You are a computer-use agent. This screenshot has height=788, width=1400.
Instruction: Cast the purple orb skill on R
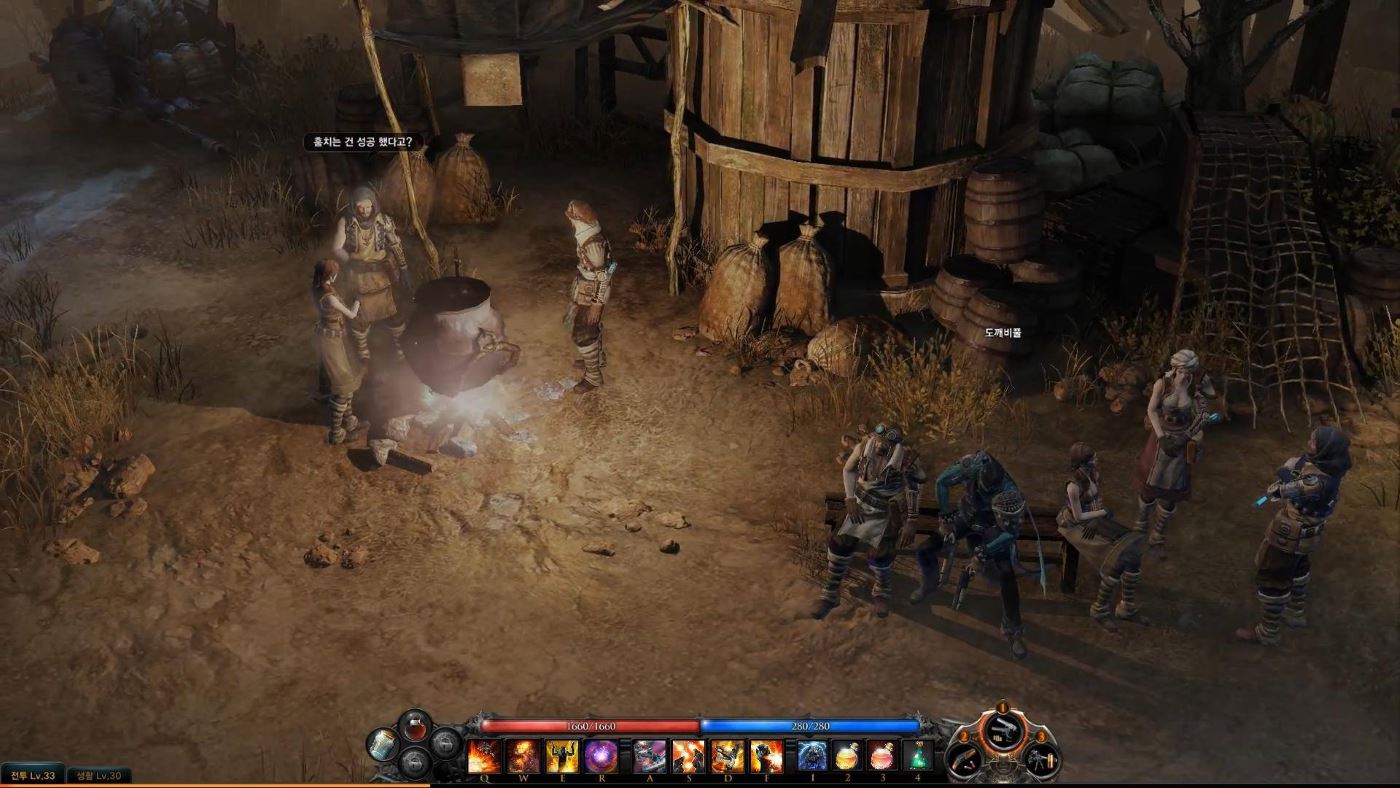click(601, 756)
